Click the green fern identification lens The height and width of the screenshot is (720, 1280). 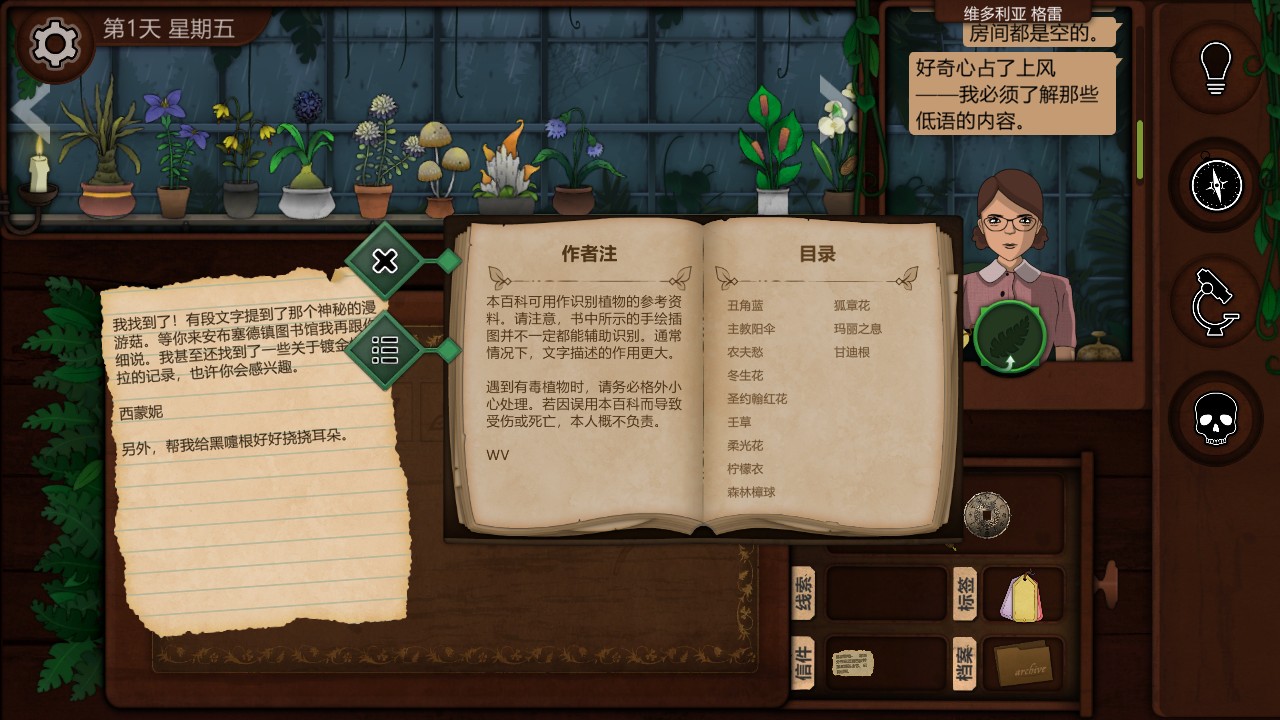tap(1007, 339)
